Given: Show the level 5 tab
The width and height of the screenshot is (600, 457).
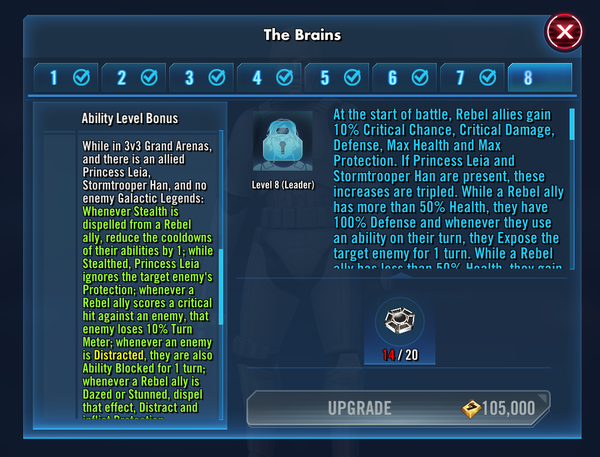Looking at the screenshot, I should 337,77.
